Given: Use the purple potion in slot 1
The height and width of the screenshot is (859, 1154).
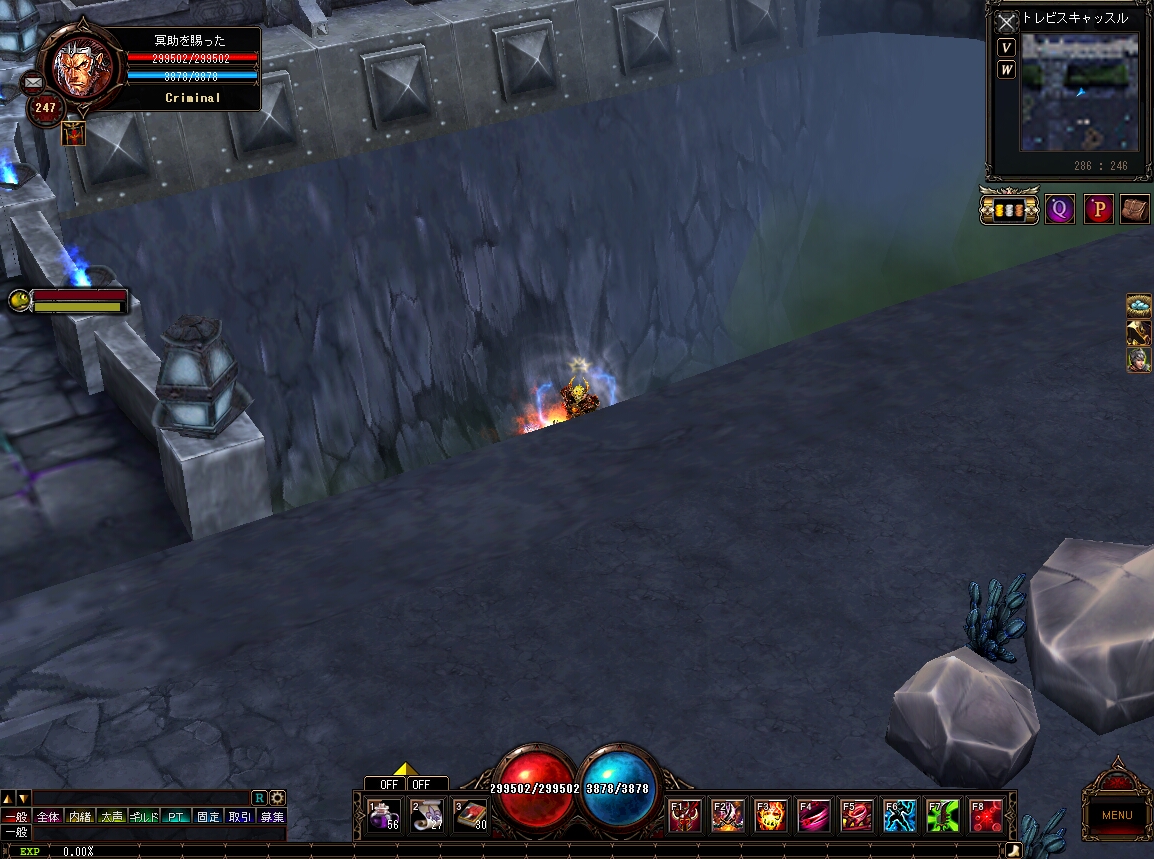Looking at the screenshot, I should click(x=384, y=816).
